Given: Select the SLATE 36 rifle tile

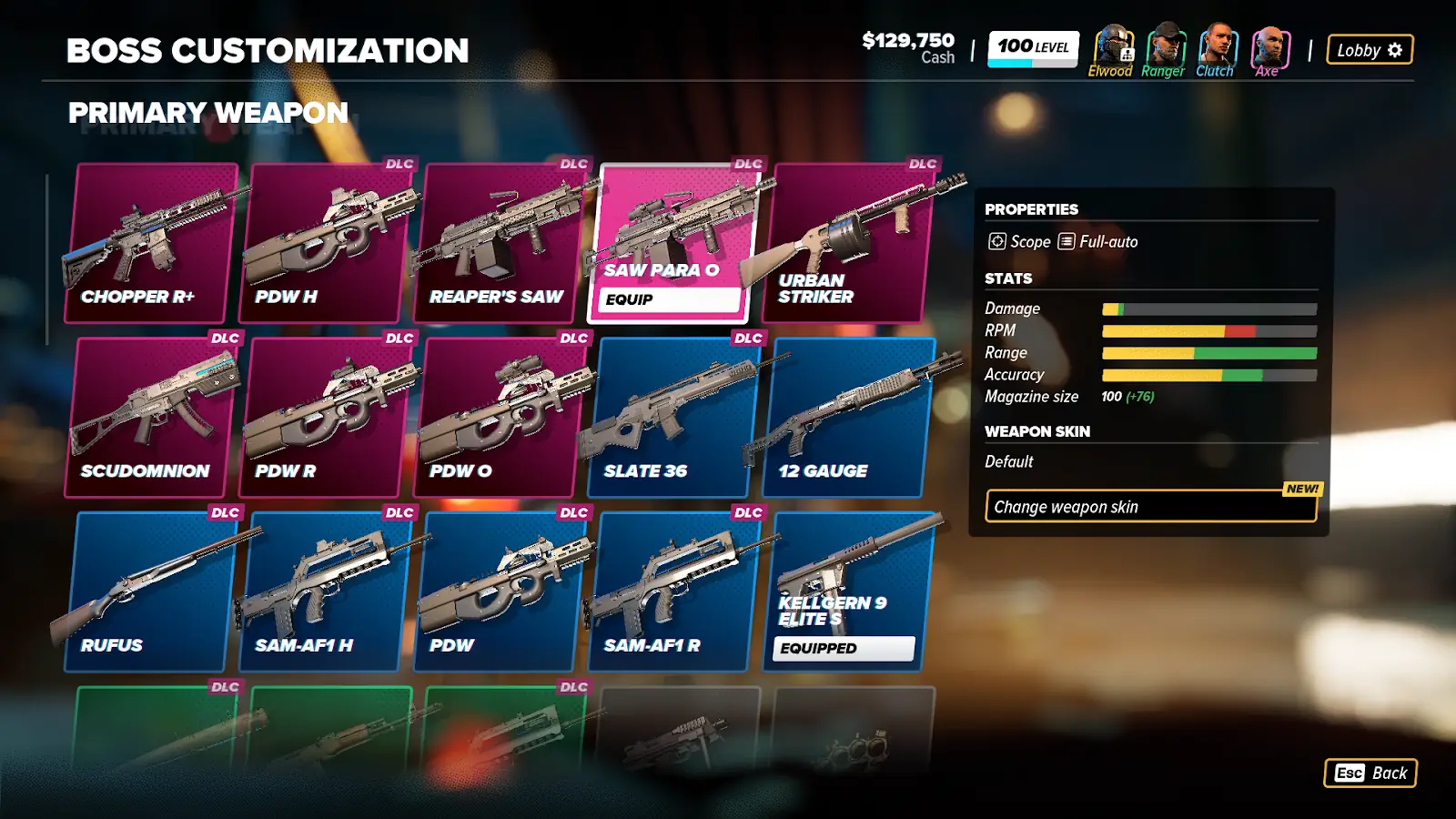Looking at the screenshot, I should (673, 418).
